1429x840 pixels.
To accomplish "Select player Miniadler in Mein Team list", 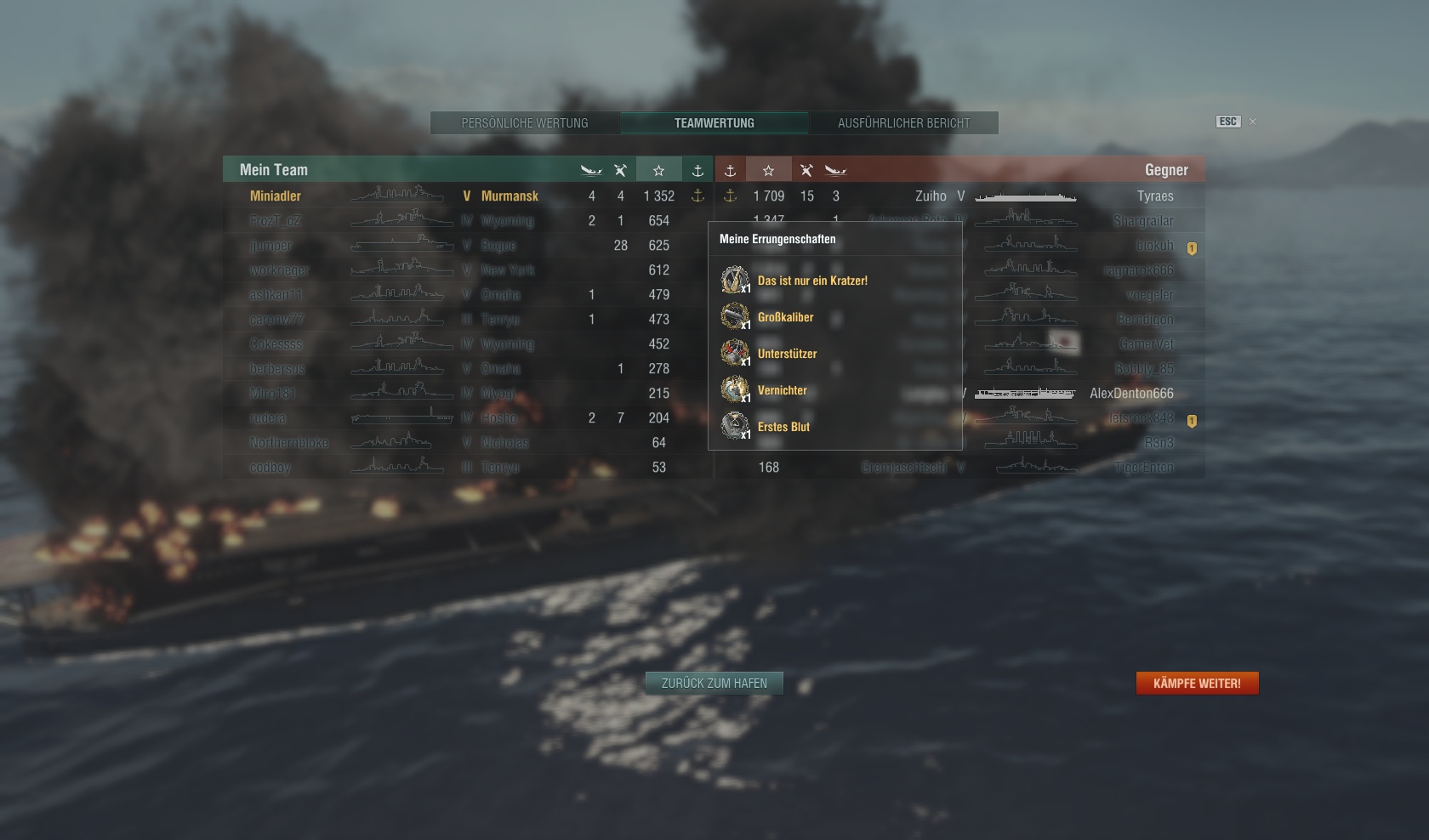I will (x=275, y=196).
